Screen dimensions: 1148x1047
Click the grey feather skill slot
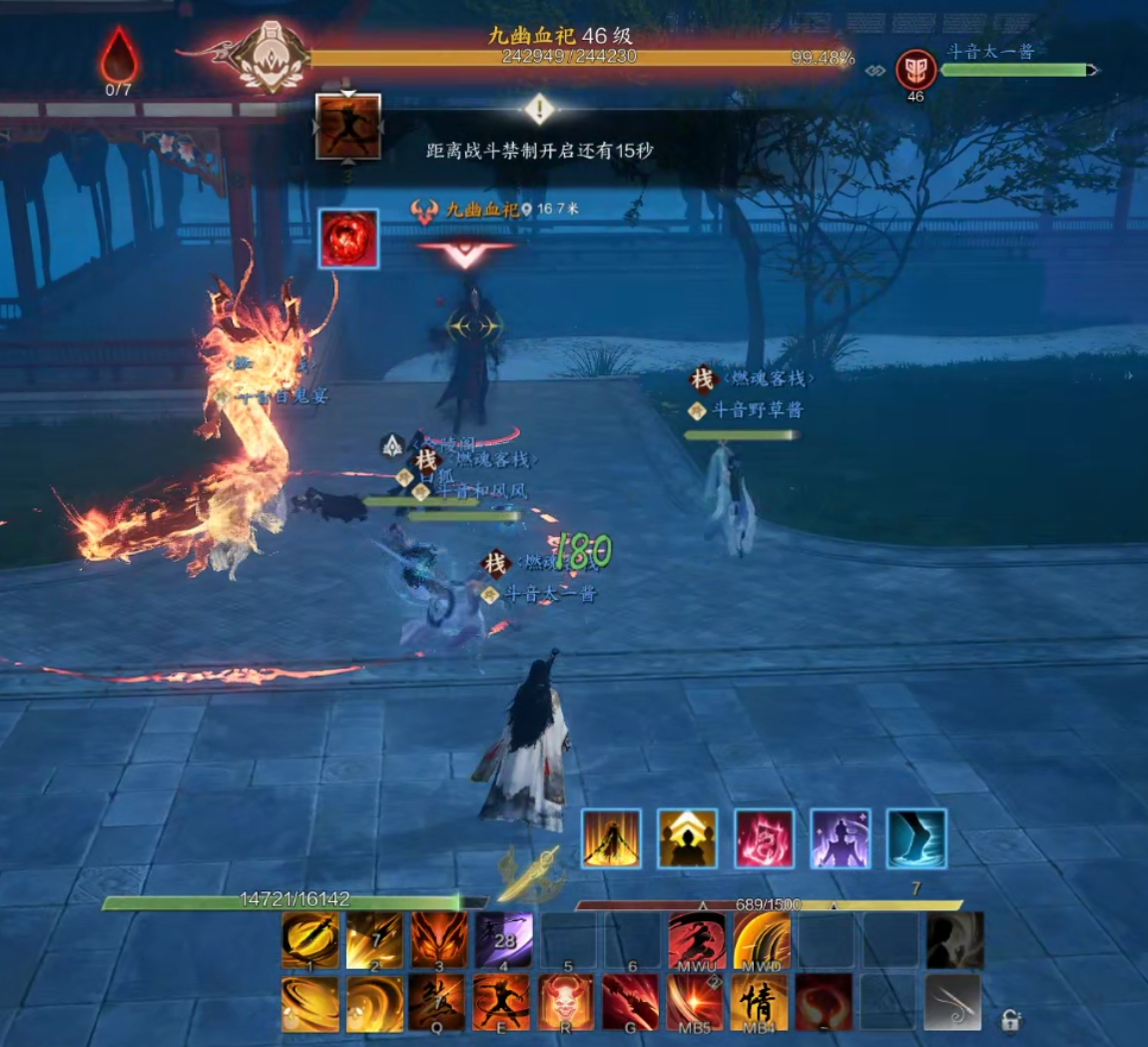pos(952,1002)
